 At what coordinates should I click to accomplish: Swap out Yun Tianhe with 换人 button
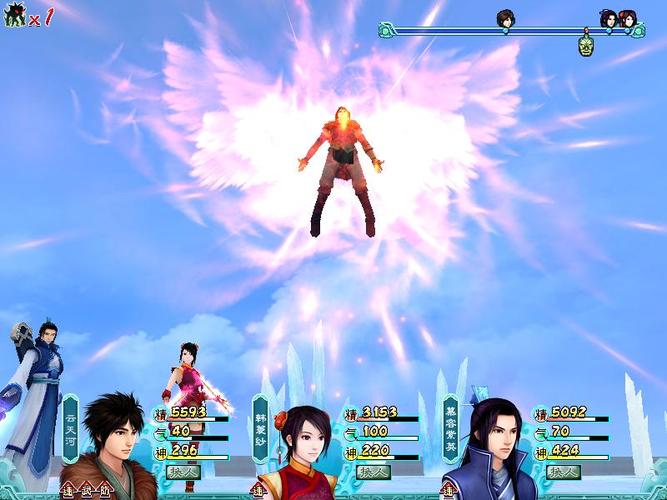[x=183, y=470]
